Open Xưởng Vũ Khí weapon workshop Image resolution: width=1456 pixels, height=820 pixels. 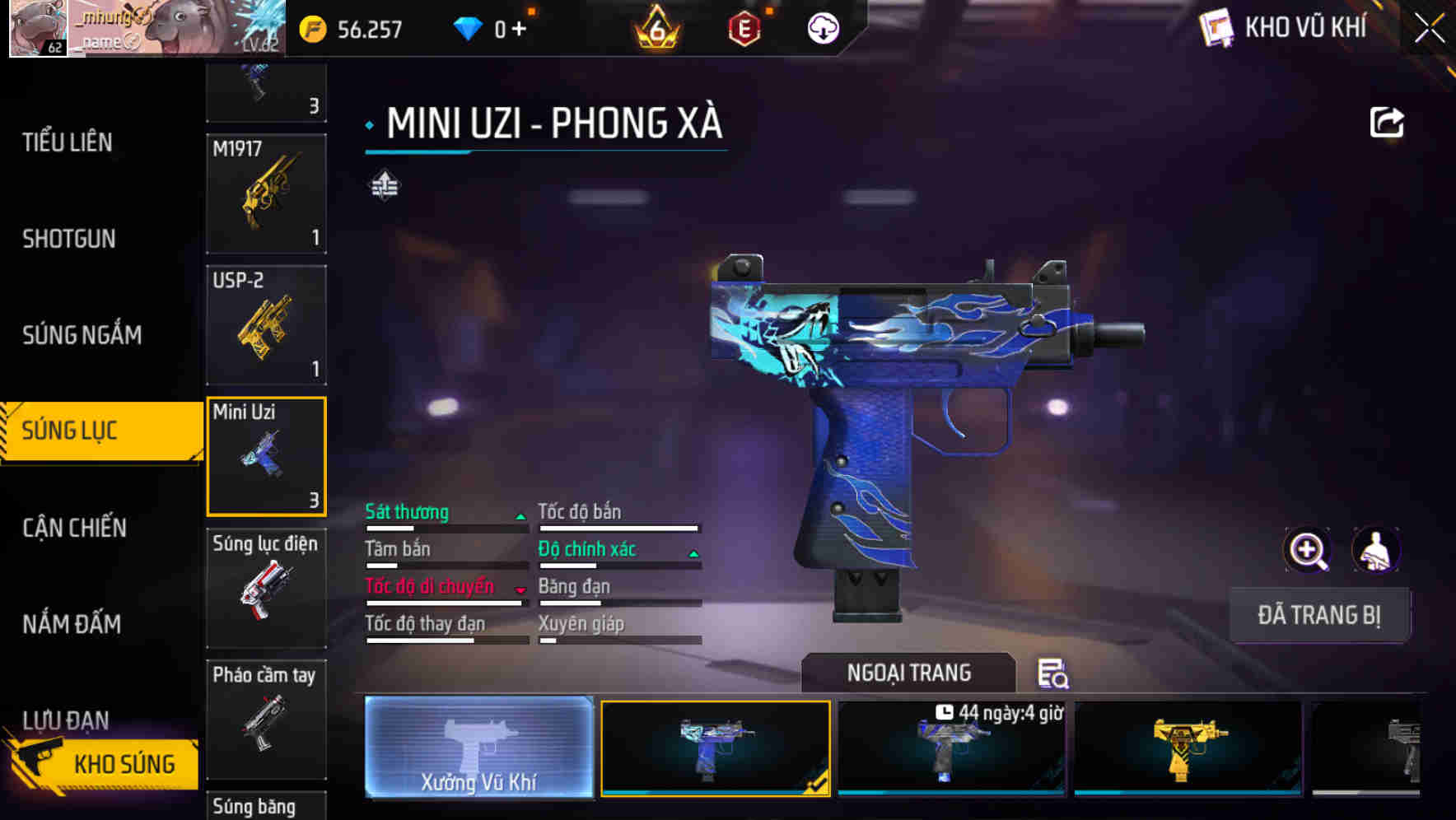click(478, 749)
